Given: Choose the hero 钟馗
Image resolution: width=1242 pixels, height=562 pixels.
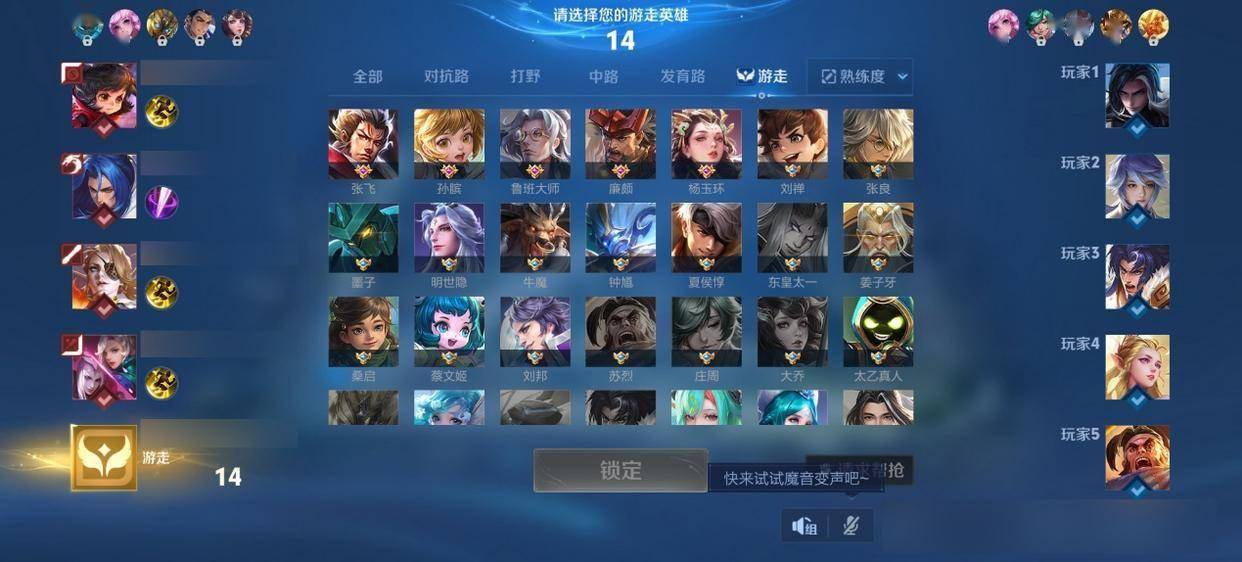Looking at the screenshot, I should click(620, 237).
